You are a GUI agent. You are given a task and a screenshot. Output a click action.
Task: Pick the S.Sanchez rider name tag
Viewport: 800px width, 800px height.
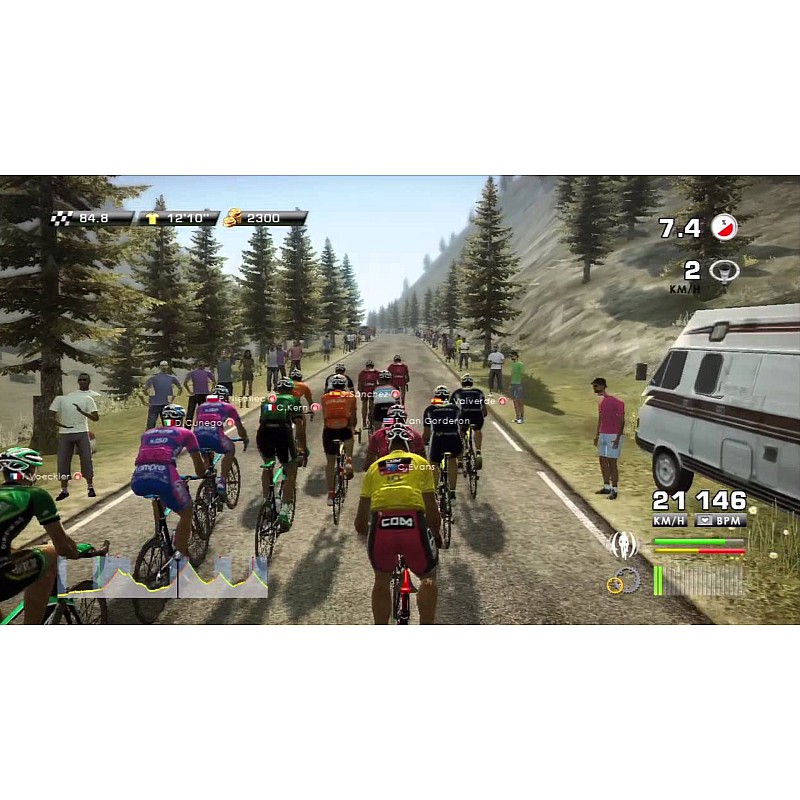pos(365,394)
